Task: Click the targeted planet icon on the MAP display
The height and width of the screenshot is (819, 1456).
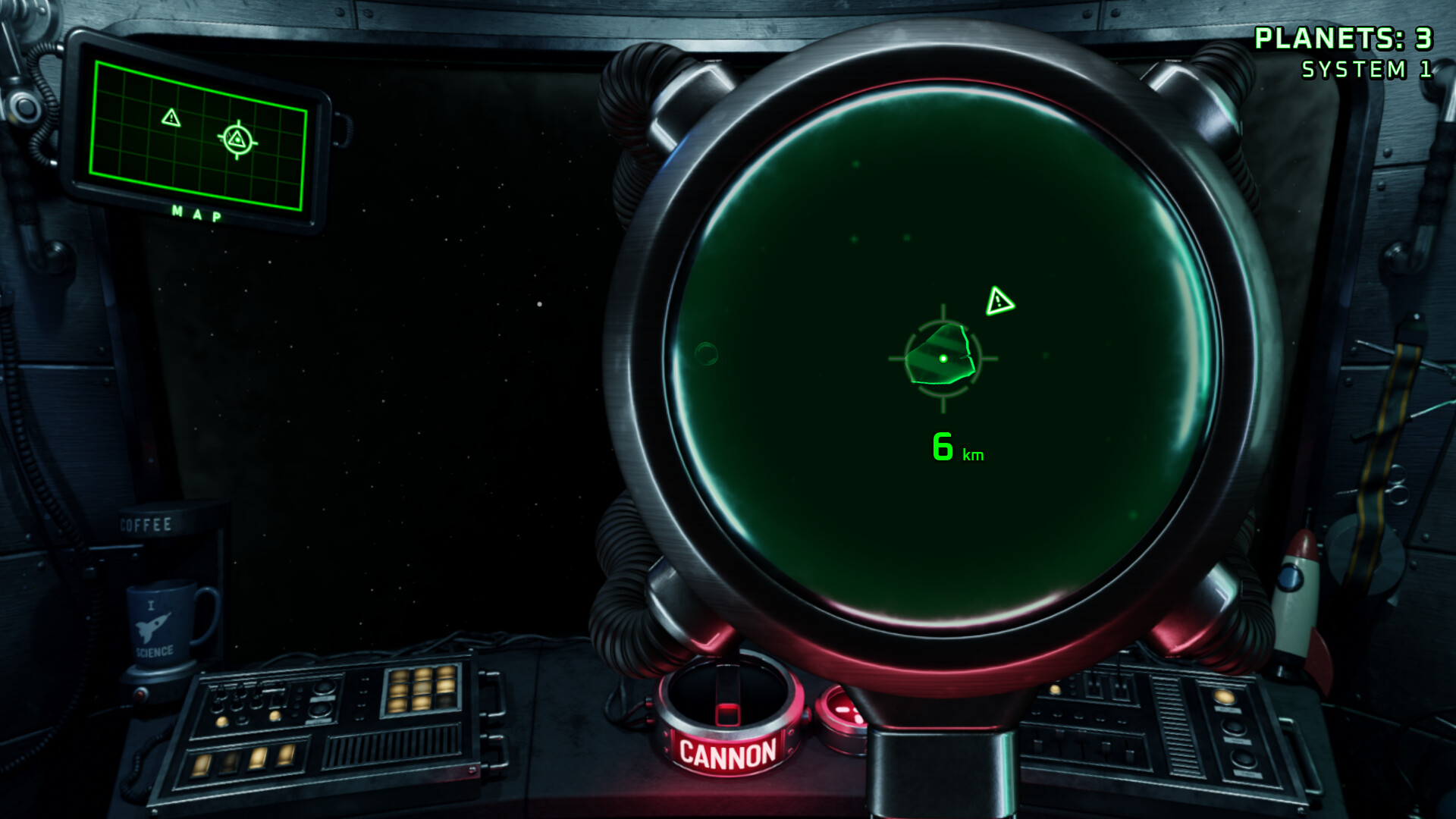Action: pos(236,140)
